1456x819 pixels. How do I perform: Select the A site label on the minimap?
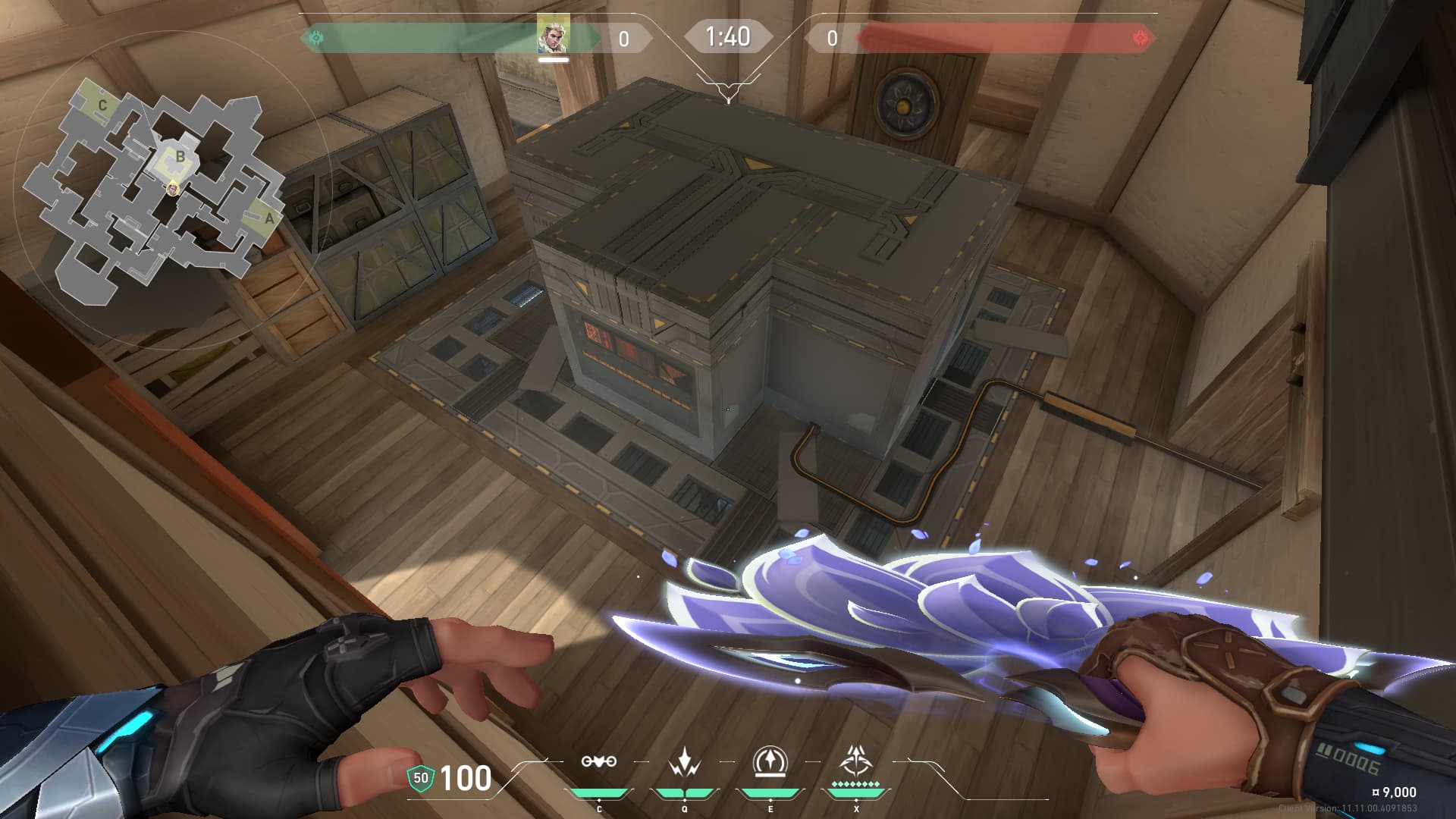click(x=268, y=218)
